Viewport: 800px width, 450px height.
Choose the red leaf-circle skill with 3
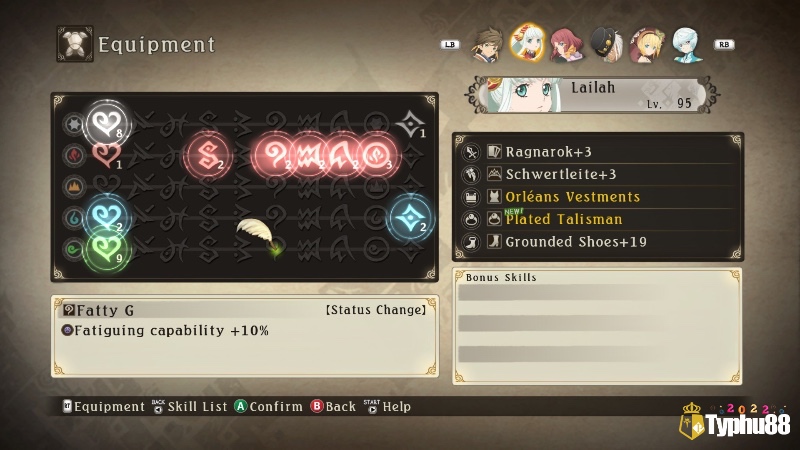[x=378, y=153]
